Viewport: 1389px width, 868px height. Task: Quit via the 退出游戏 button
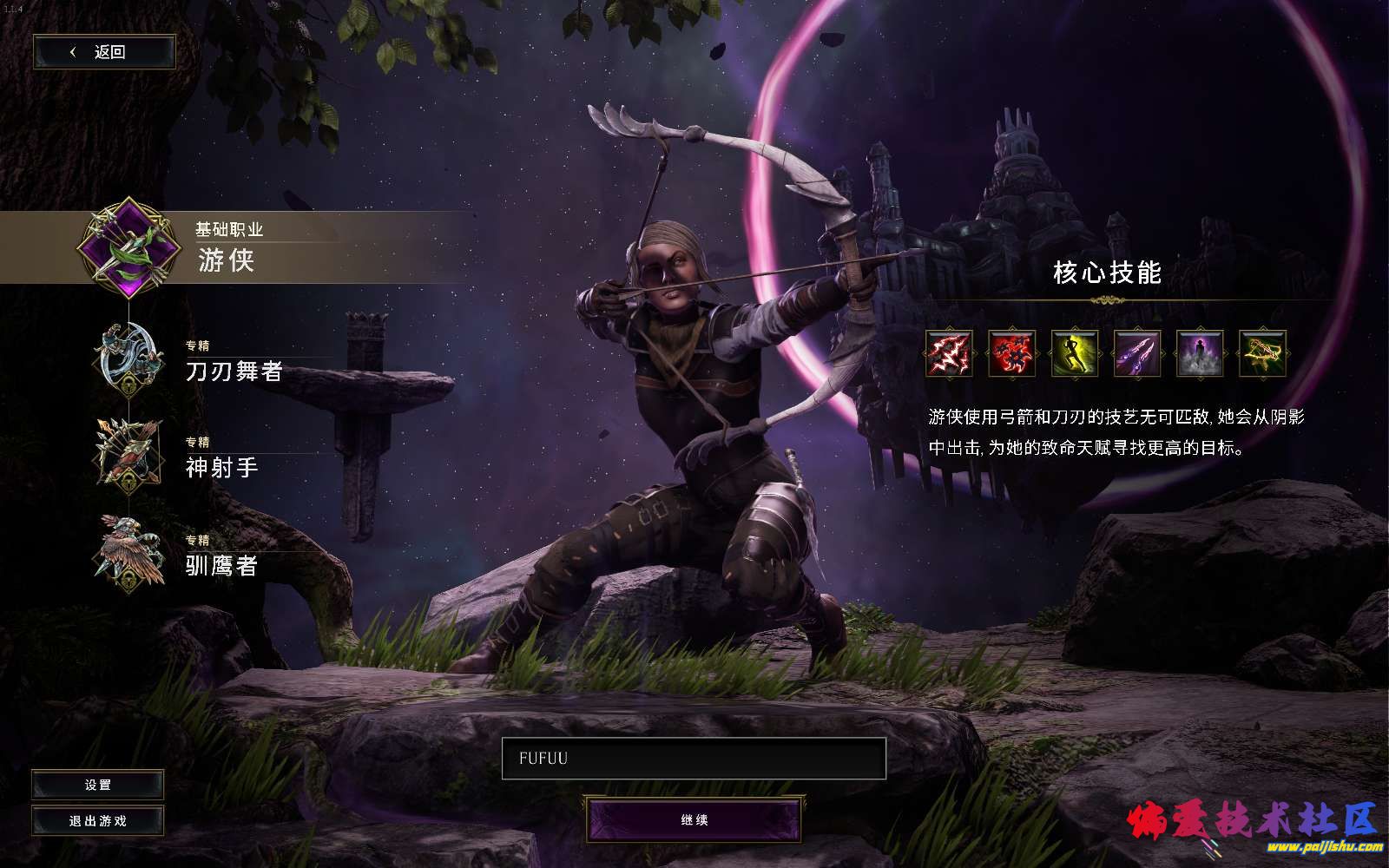pos(98,821)
